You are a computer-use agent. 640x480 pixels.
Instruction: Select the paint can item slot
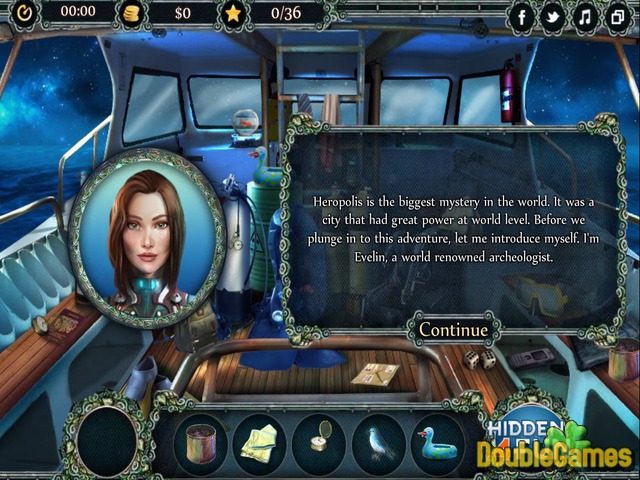coord(200,443)
